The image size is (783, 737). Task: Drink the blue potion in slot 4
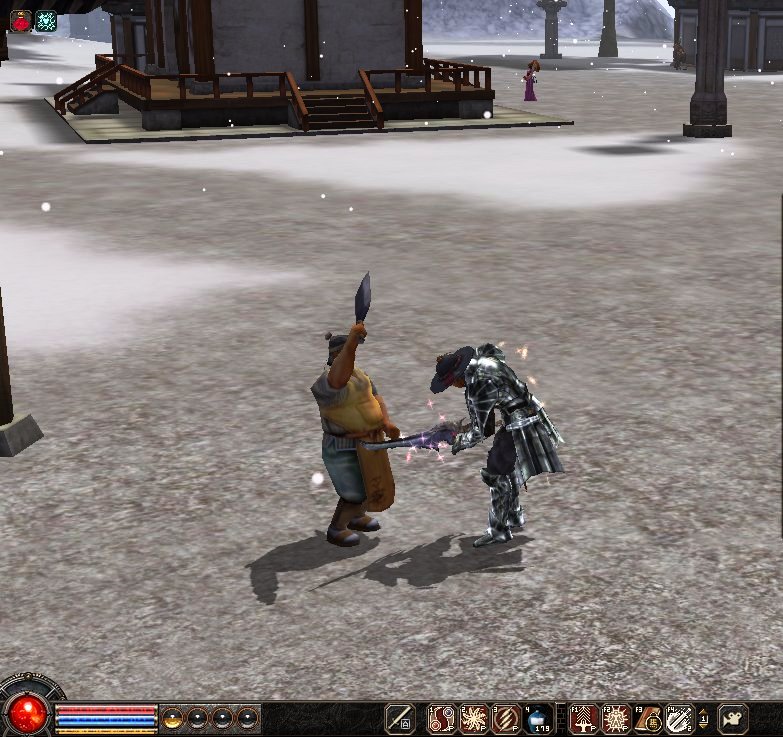click(x=538, y=718)
